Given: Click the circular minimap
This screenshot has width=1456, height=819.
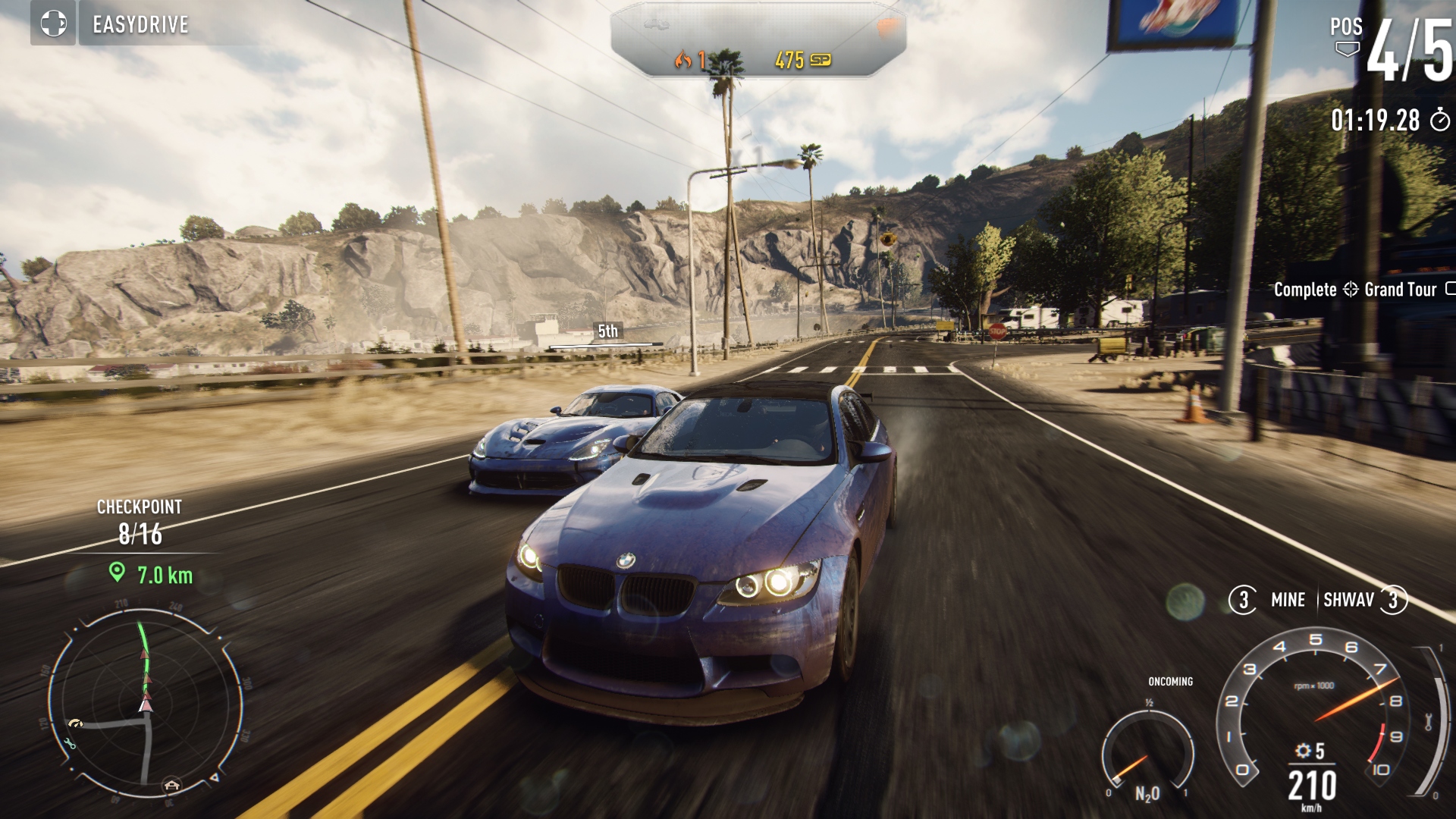Looking at the screenshot, I should tap(146, 701).
